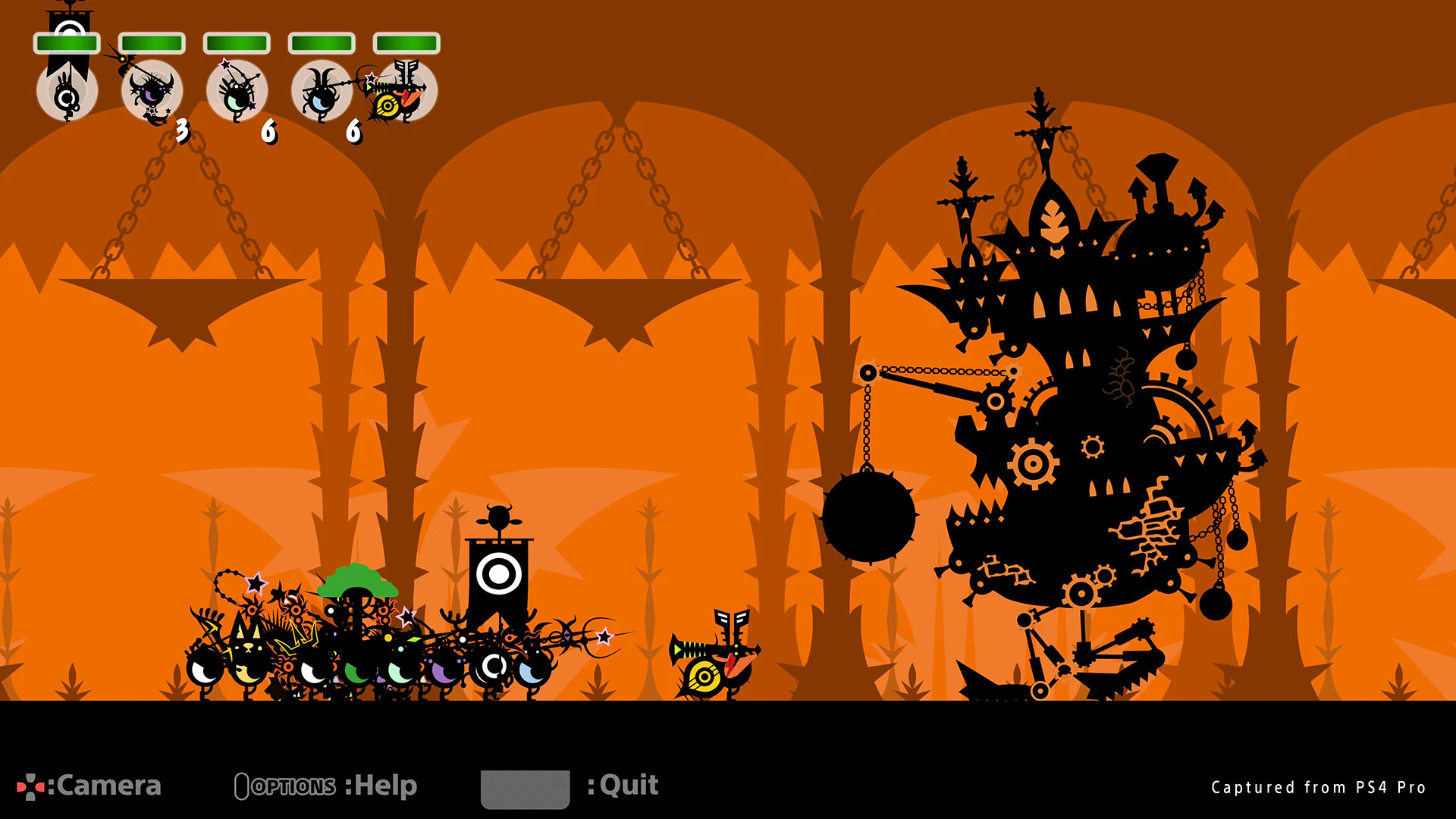Screen dimensions: 1456x819
Task: Click Help next to OPTIONS
Action: (383, 786)
